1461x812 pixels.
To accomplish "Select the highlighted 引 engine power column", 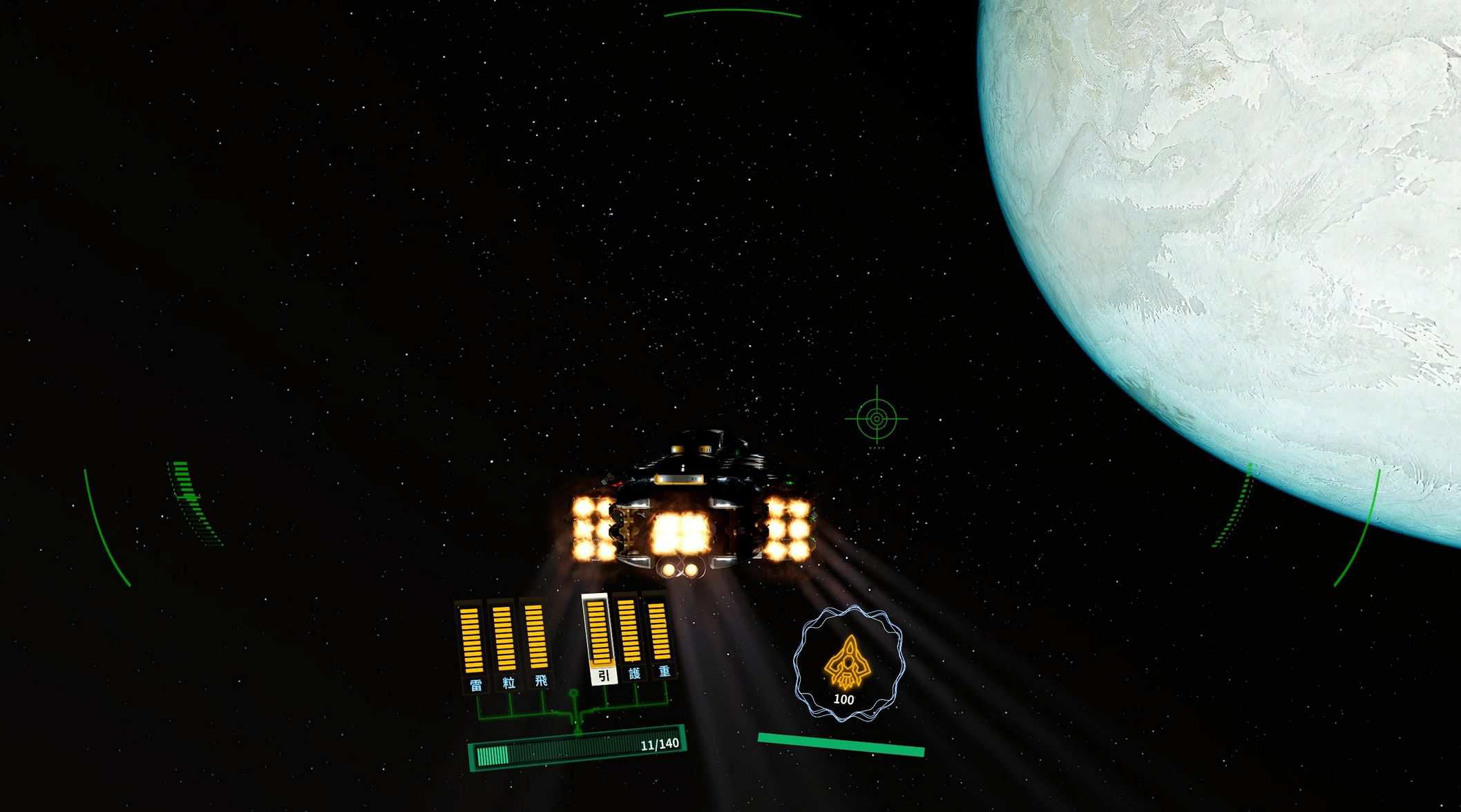I will point(598,634).
